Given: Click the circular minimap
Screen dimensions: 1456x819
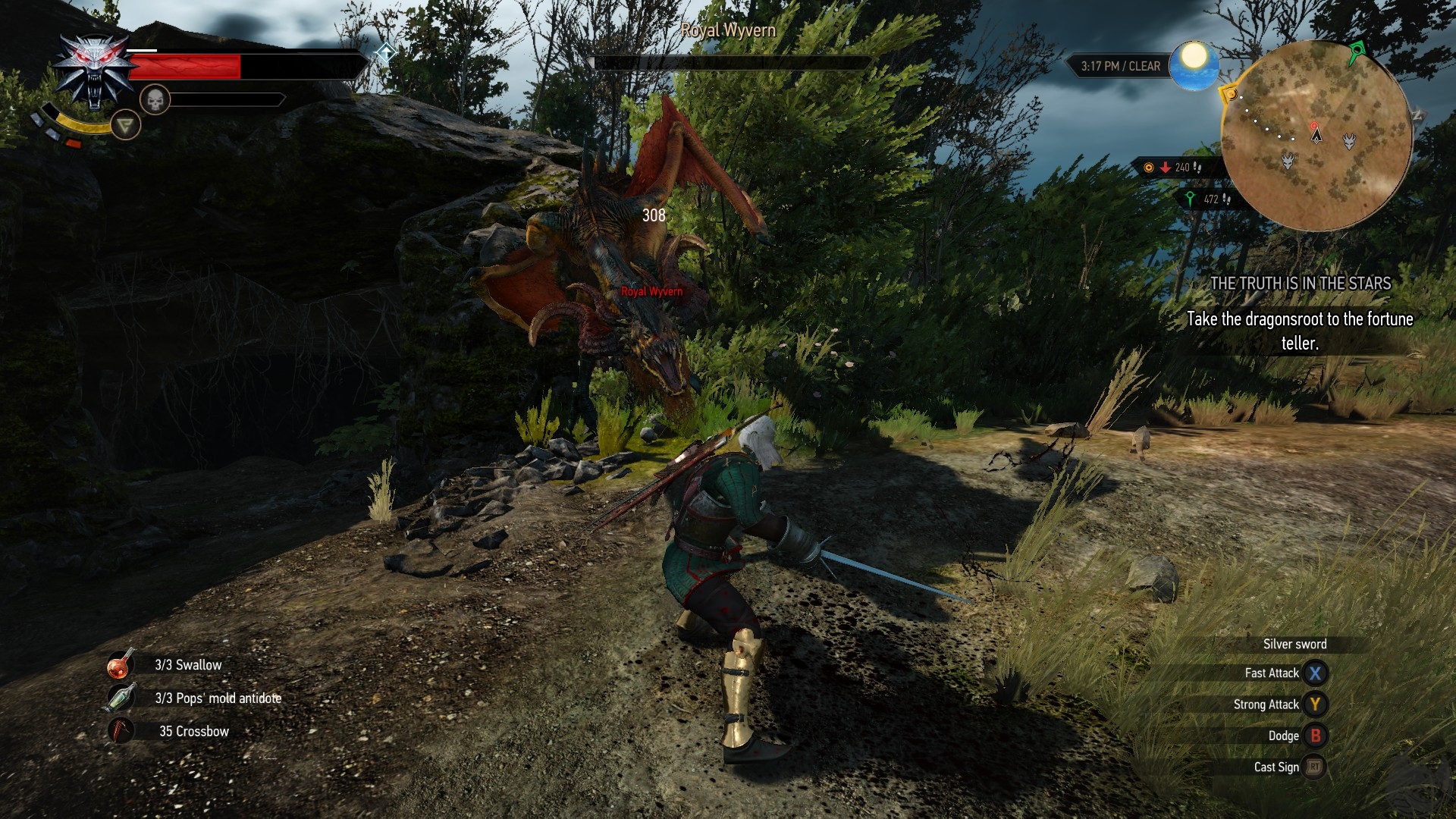Looking at the screenshot, I should pyautogui.click(x=1316, y=136).
